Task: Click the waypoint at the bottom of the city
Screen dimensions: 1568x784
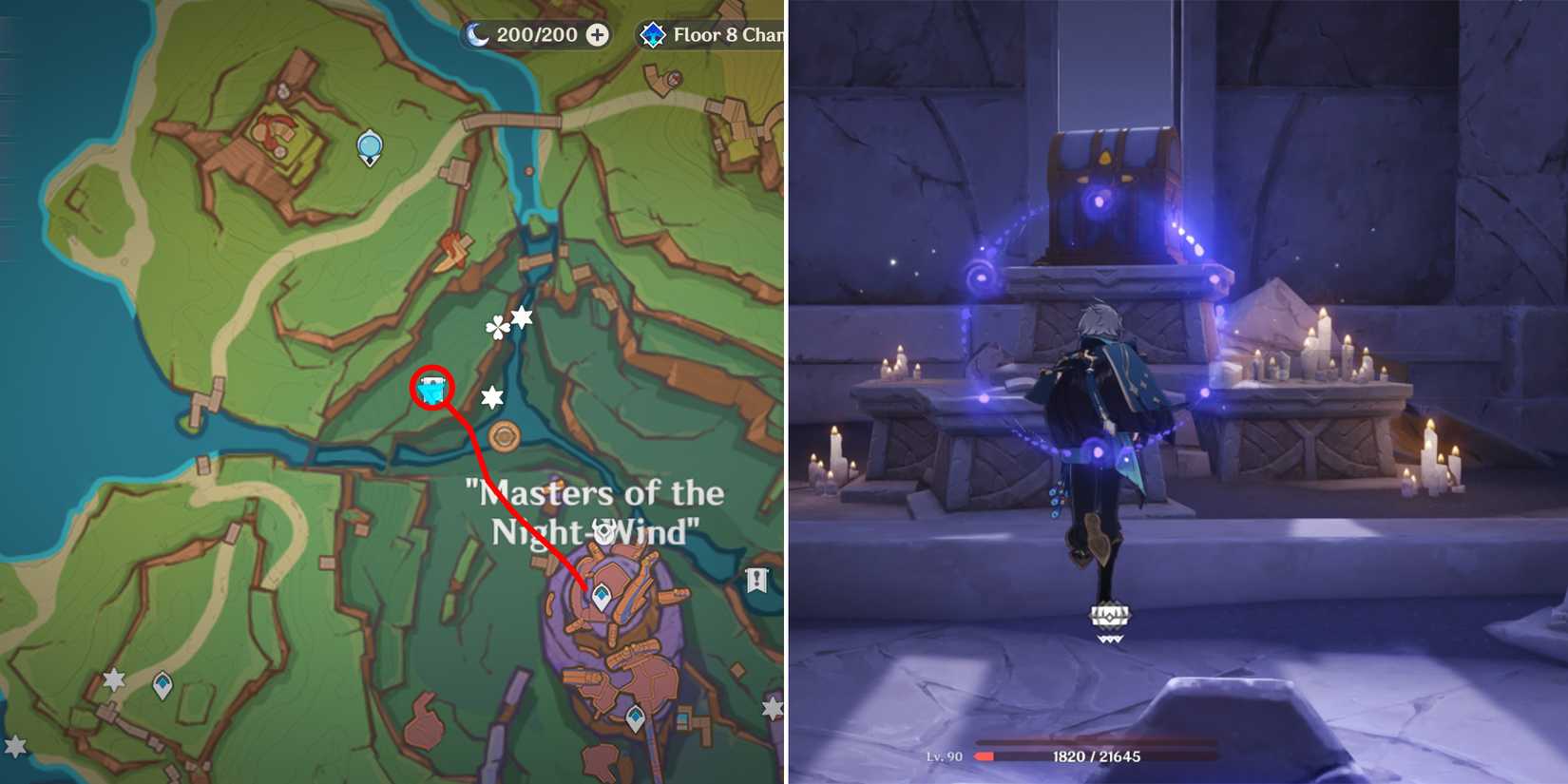Action: (x=635, y=716)
